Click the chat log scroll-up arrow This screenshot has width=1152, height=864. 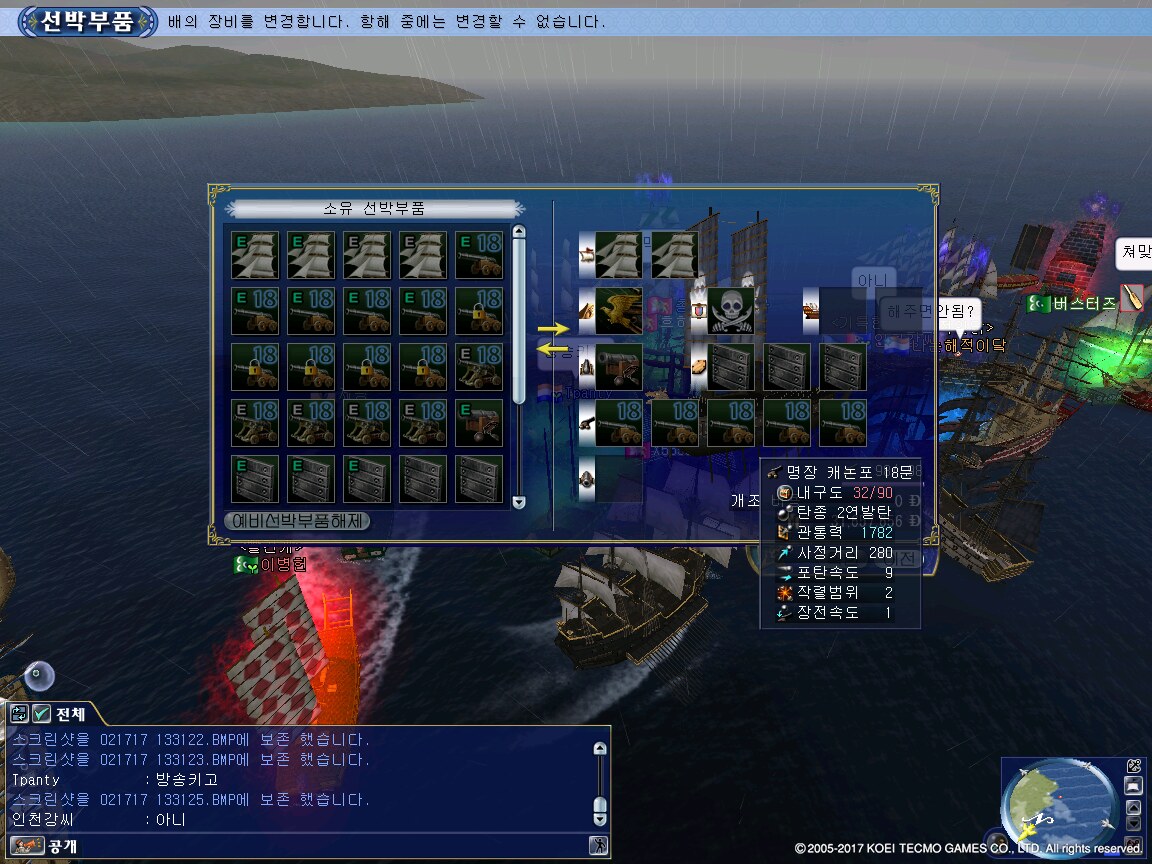tap(600, 748)
